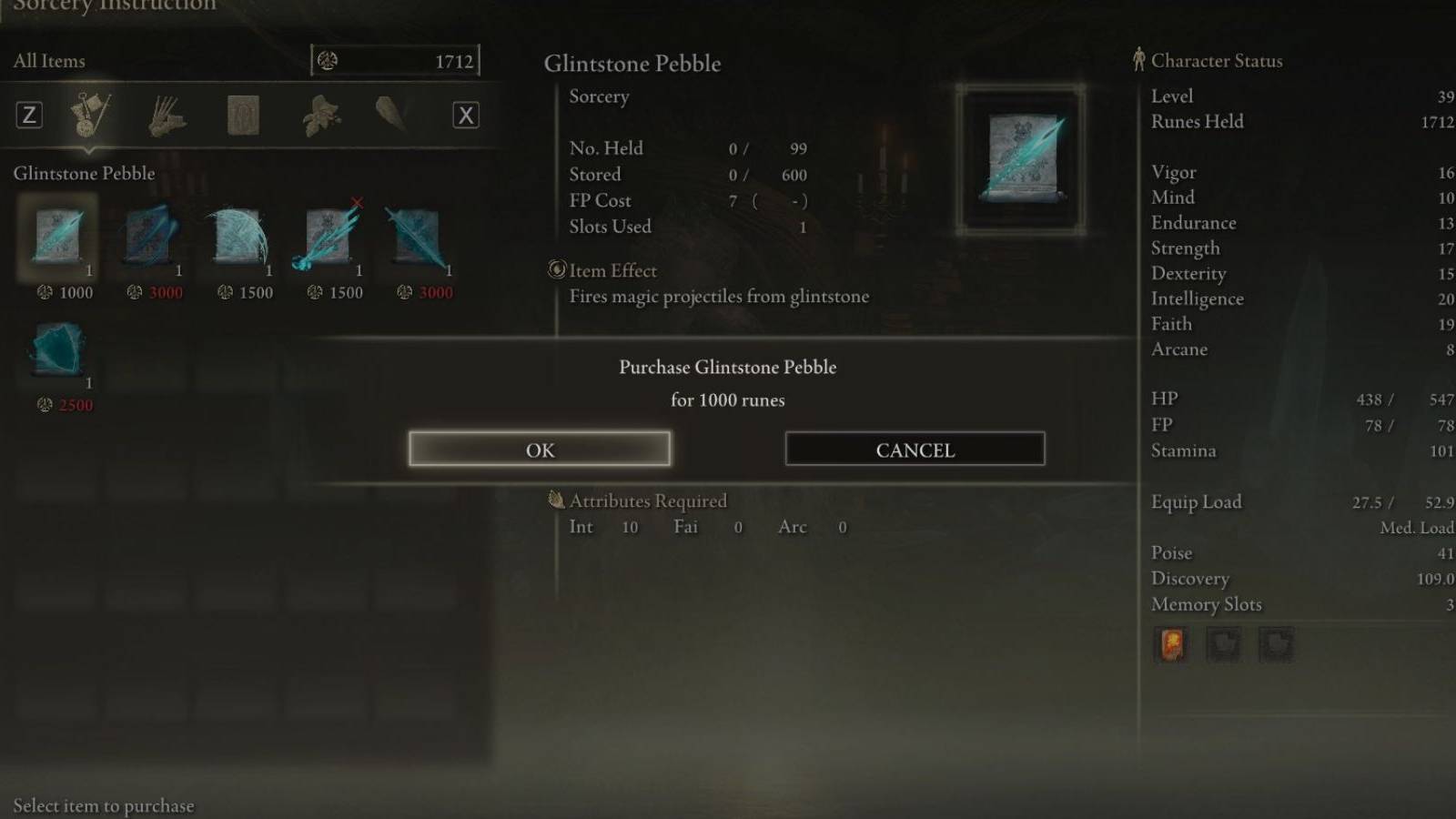Click the X page-switch button
The height and width of the screenshot is (819, 1456).
tap(466, 115)
